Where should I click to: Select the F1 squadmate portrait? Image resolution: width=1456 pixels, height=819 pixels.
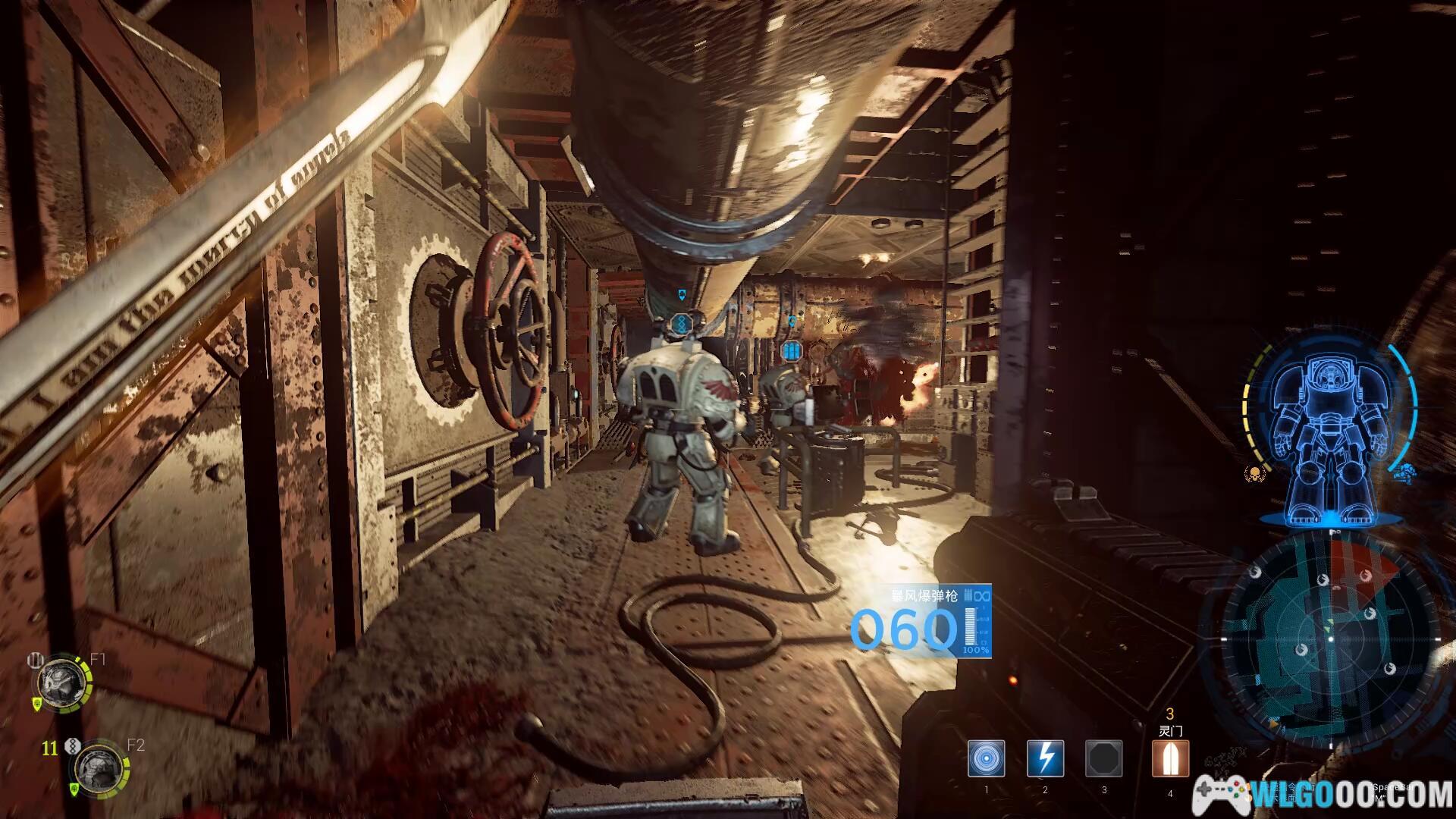tap(59, 682)
